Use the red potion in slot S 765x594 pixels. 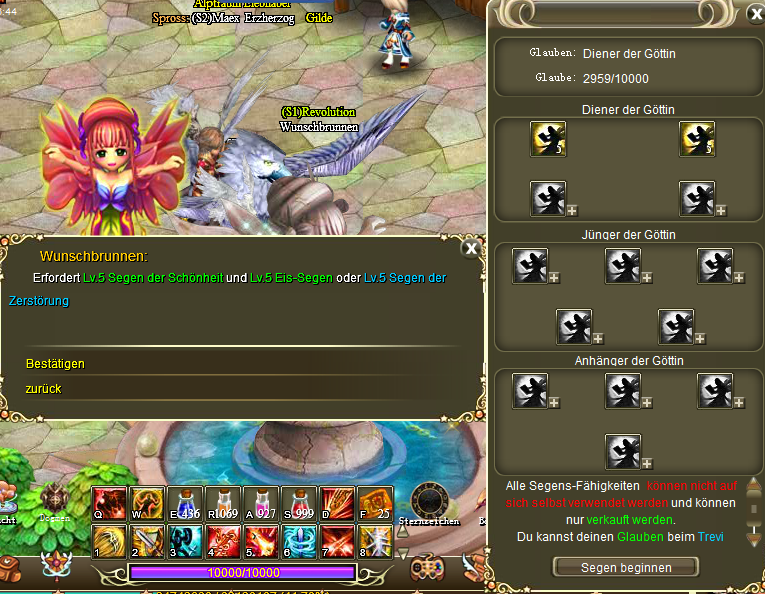(x=296, y=502)
